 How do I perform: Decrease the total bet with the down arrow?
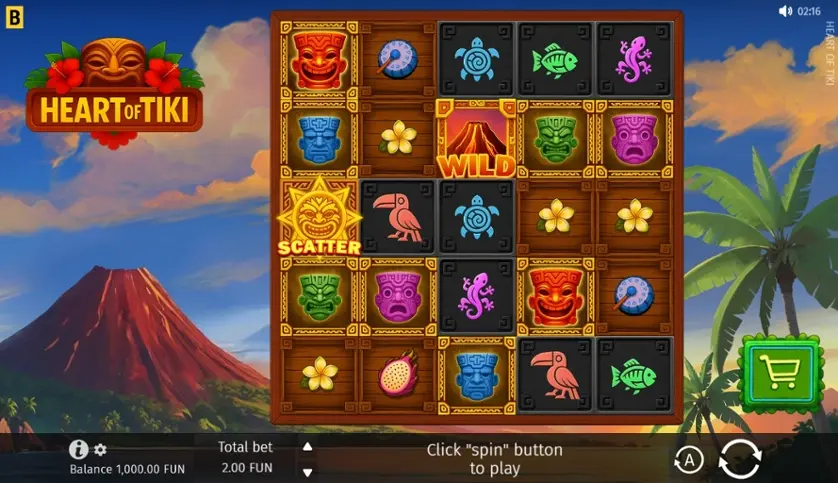coord(308,472)
